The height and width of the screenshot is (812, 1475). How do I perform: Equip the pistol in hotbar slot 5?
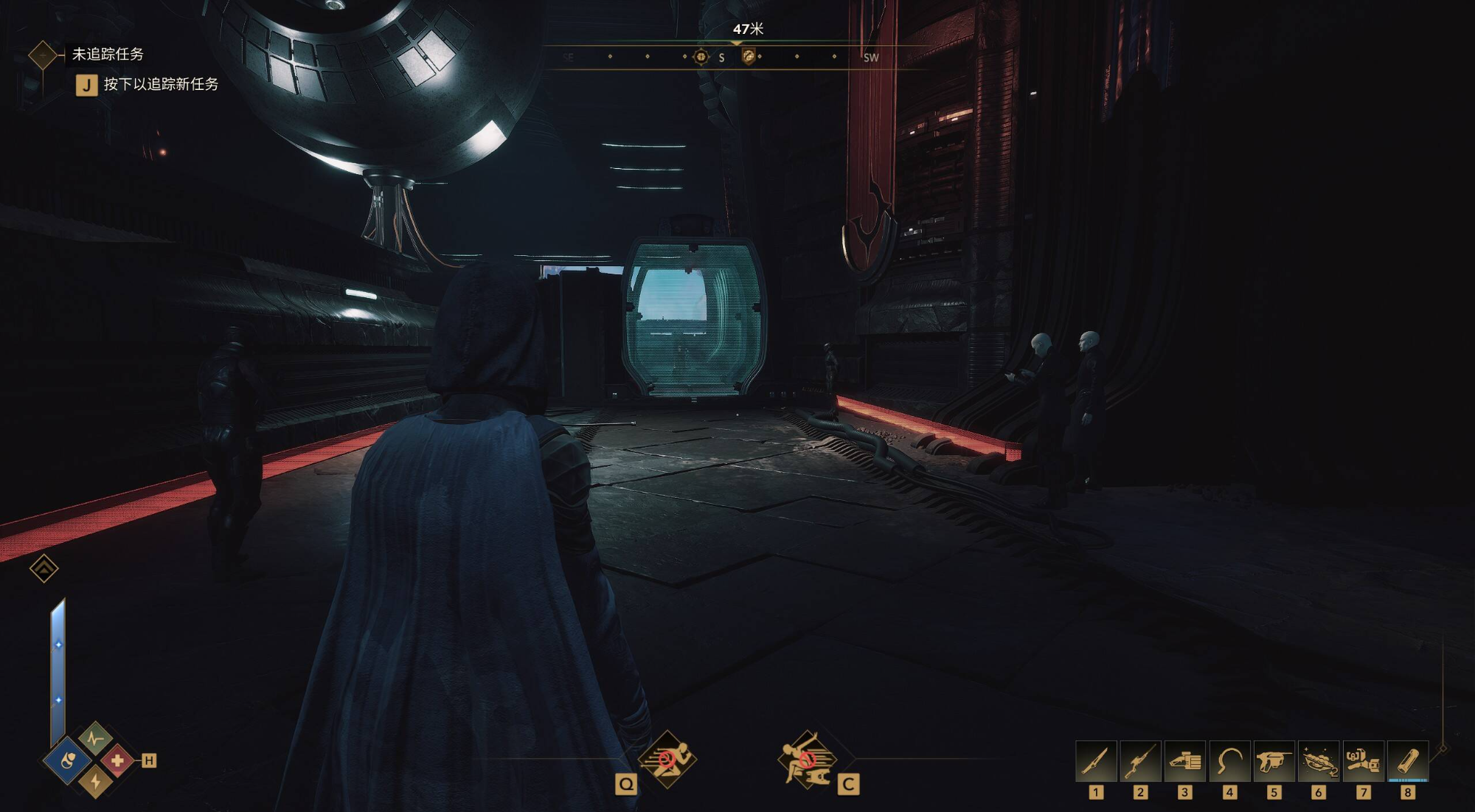1274,761
